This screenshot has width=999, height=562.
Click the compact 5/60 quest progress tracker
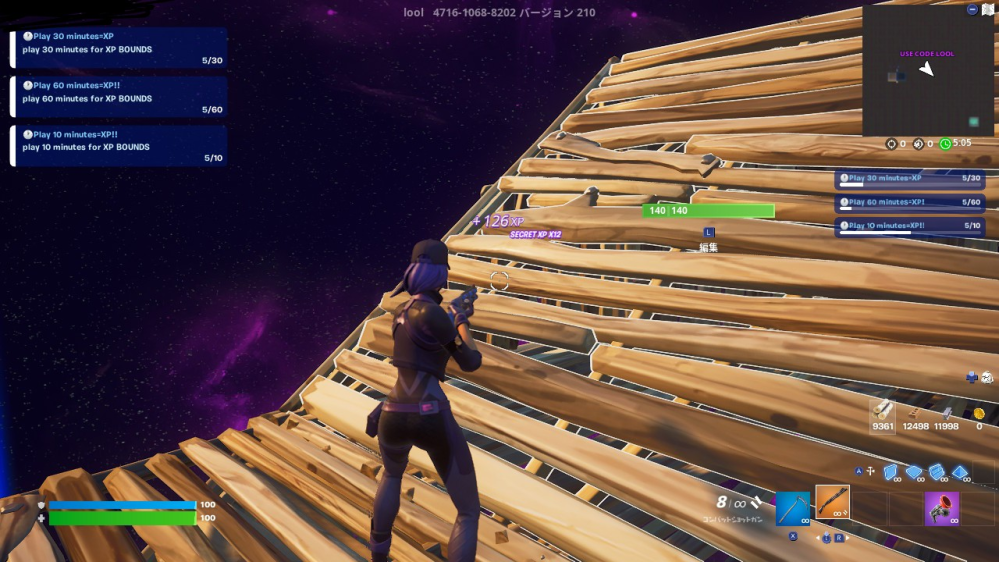click(x=910, y=203)
